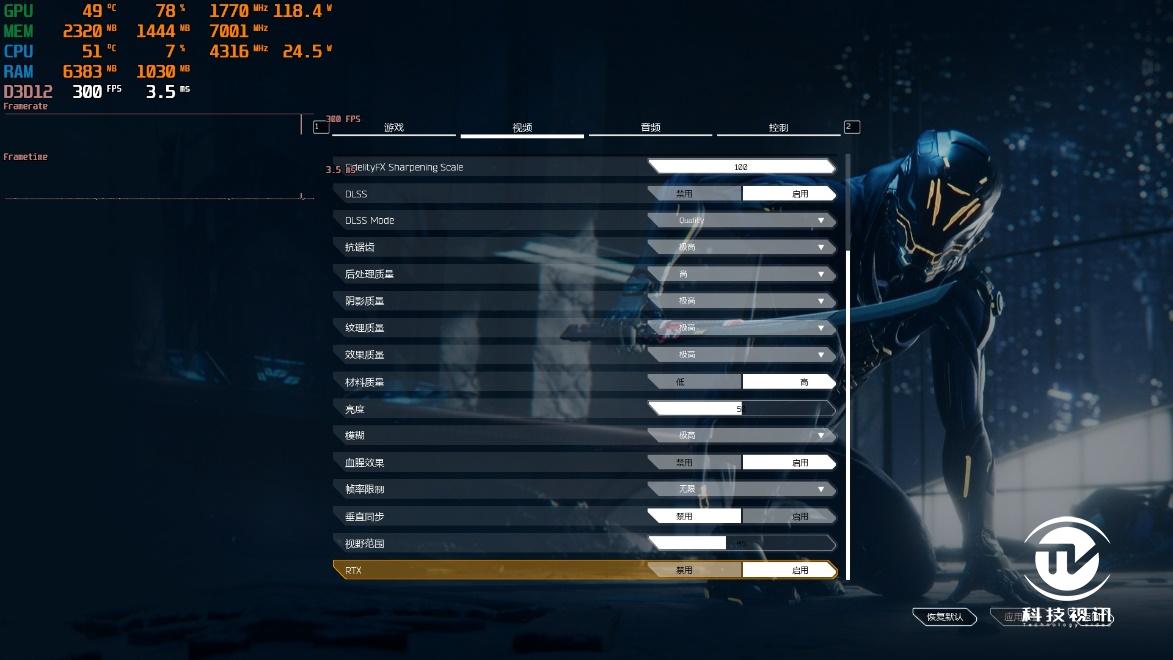Open the 音频 (Audio) settings tab
The height and width of the screenshot is (660, 1173).
[x=650, y=128]
